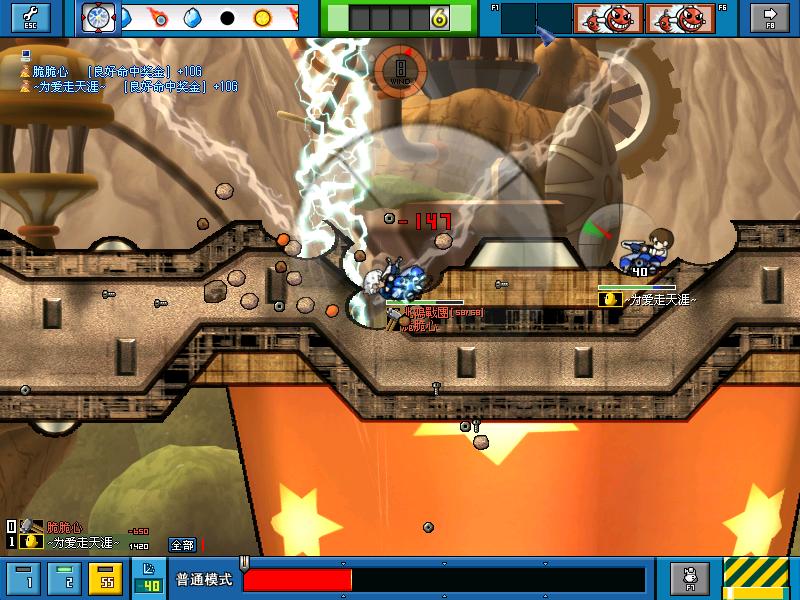Choose weapon slot 2
This screenshot has width=800, height=600.
coord(67,579)
